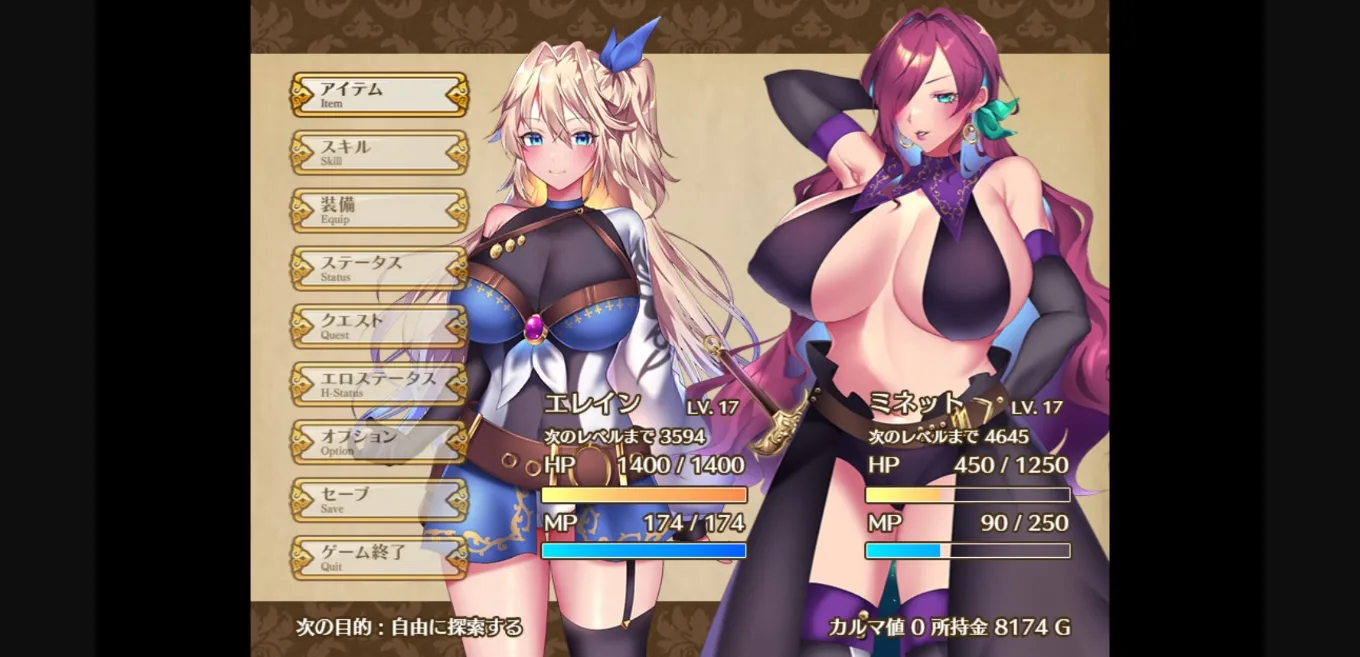
Task: Open the Option settings
Action: tap(379, 442)
